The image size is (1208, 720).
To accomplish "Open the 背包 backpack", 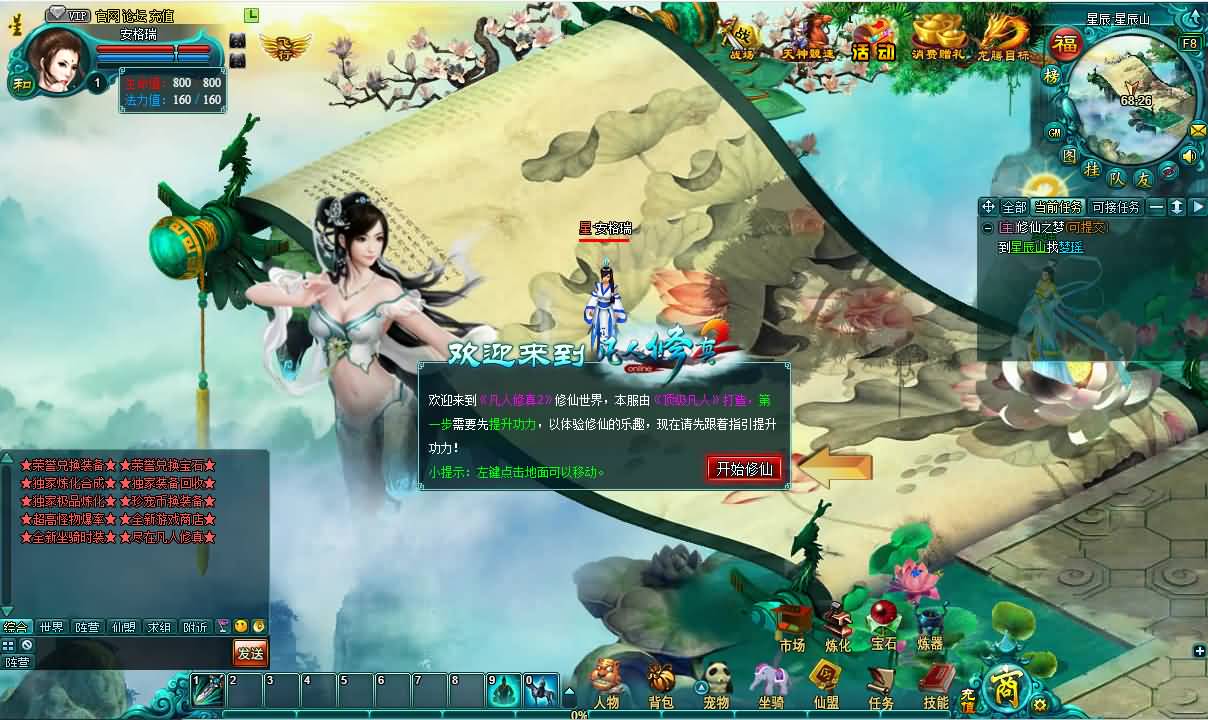I will click(660, 686).
